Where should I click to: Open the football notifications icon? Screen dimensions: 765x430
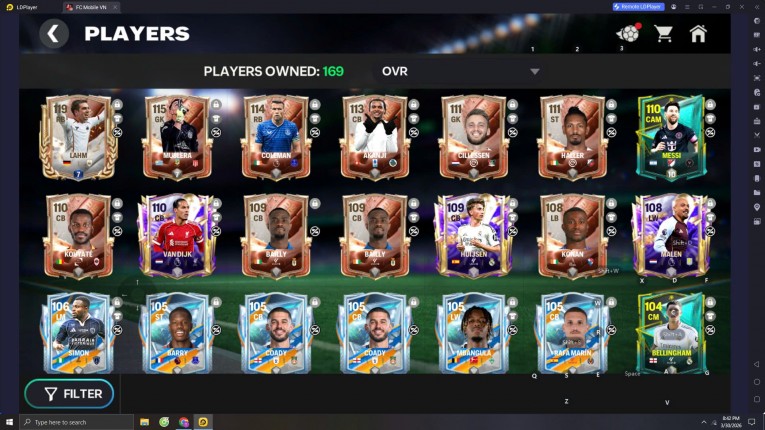[x=628, y=34]
